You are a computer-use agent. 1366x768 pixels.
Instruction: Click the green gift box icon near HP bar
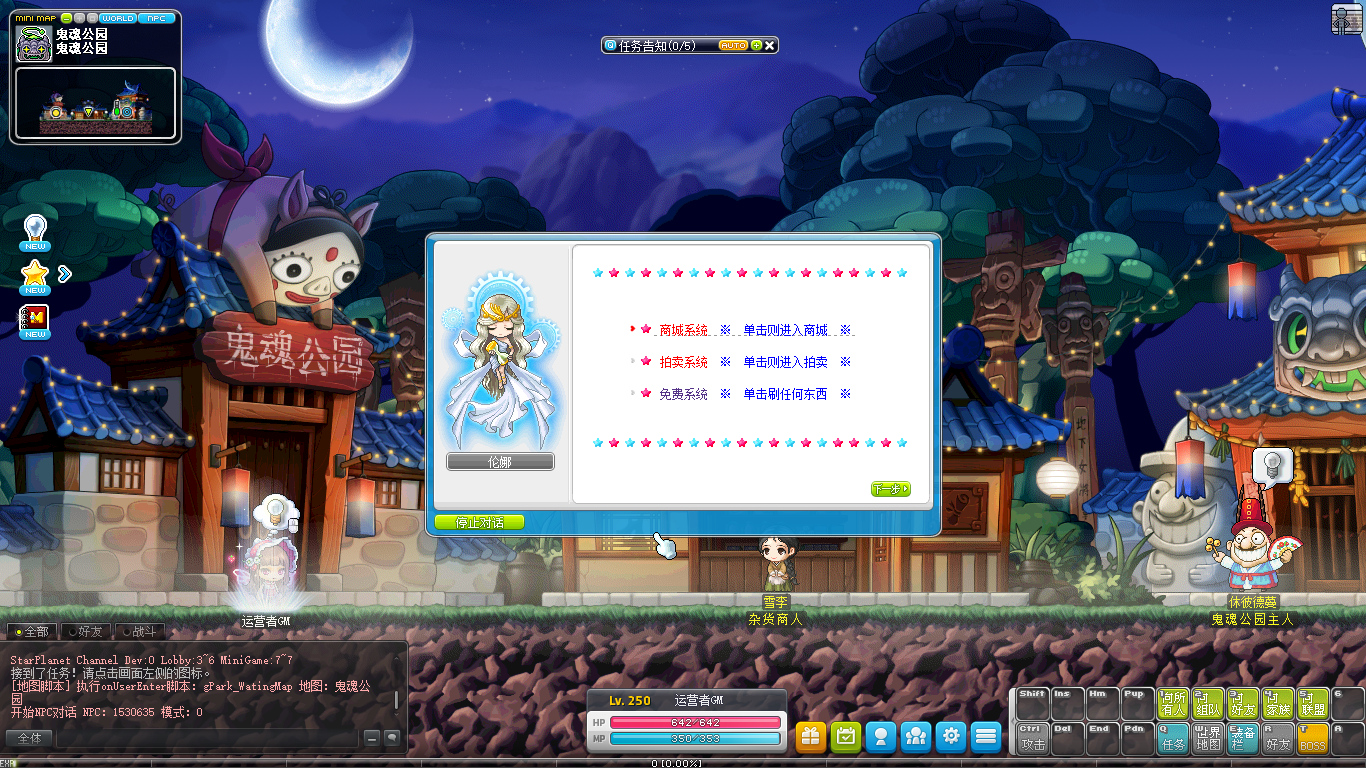[810, 737]
